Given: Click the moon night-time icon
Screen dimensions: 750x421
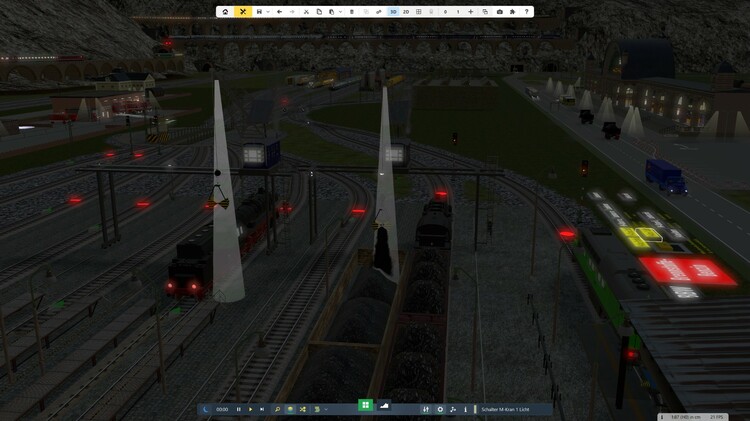Looking at the screenshot, I should click(205, 409).
